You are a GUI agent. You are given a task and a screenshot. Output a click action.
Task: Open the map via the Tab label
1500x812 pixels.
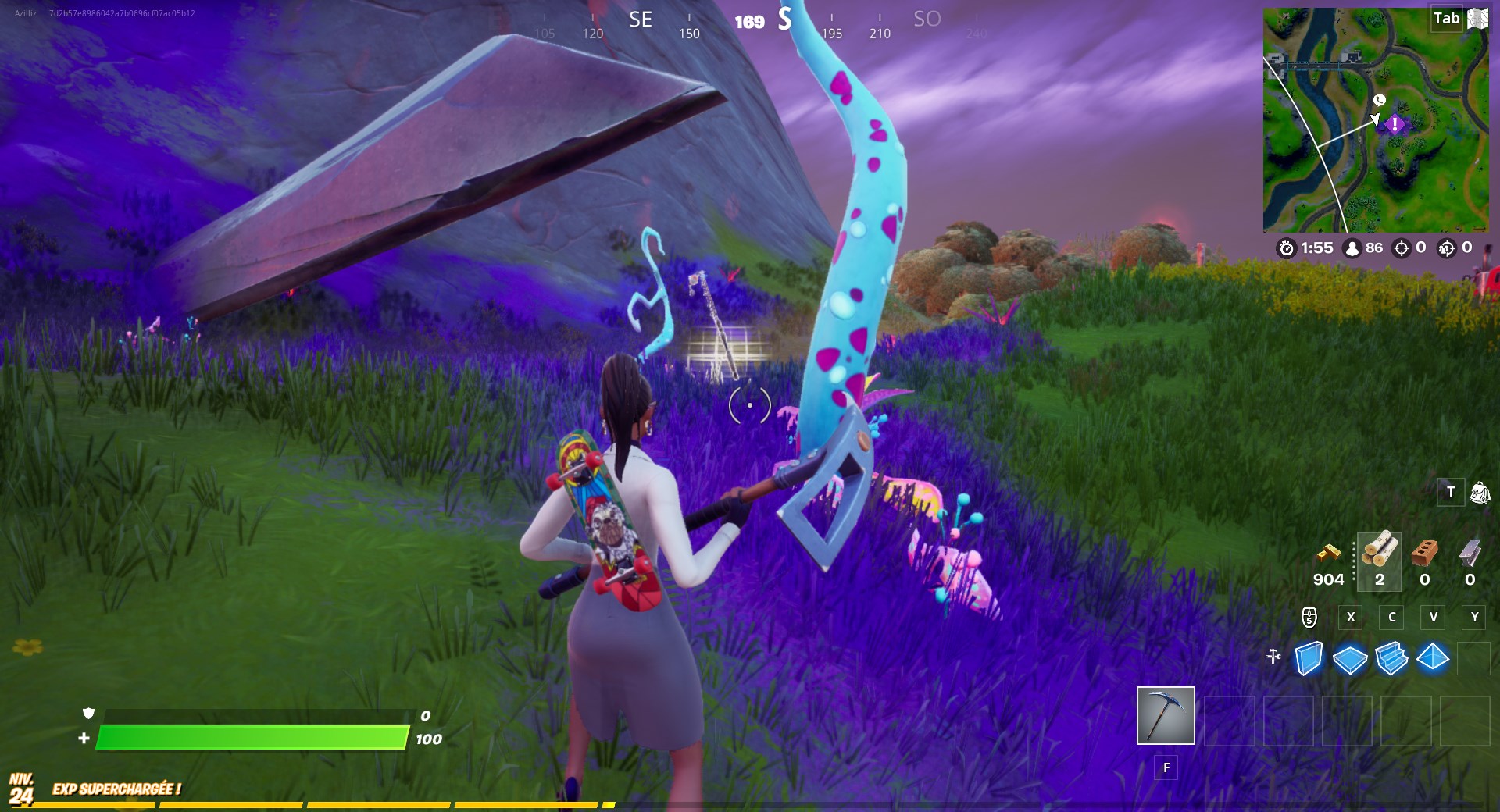tap(1445, 19)
